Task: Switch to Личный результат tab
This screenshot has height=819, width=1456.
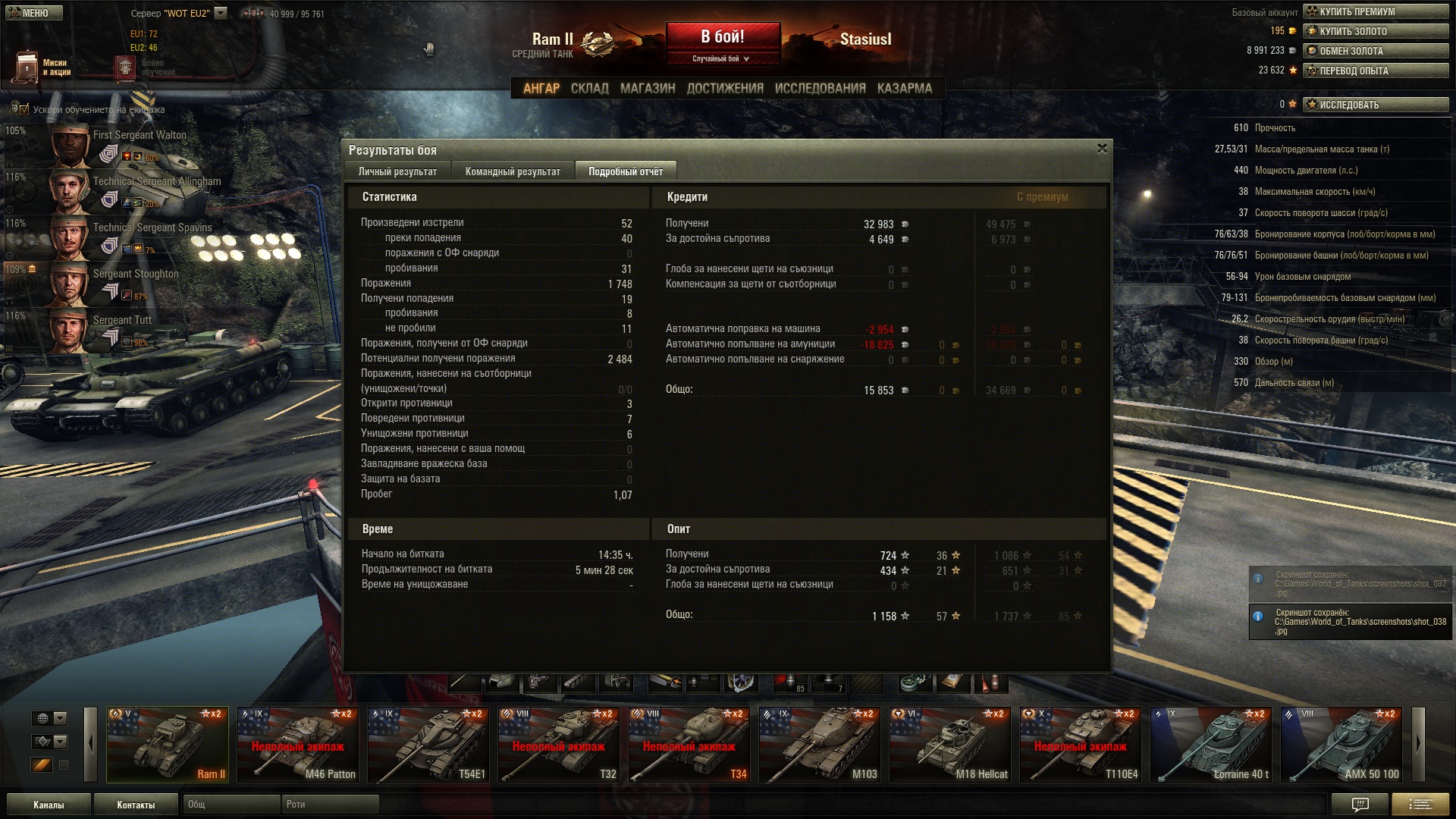Action: coord(397,171)
